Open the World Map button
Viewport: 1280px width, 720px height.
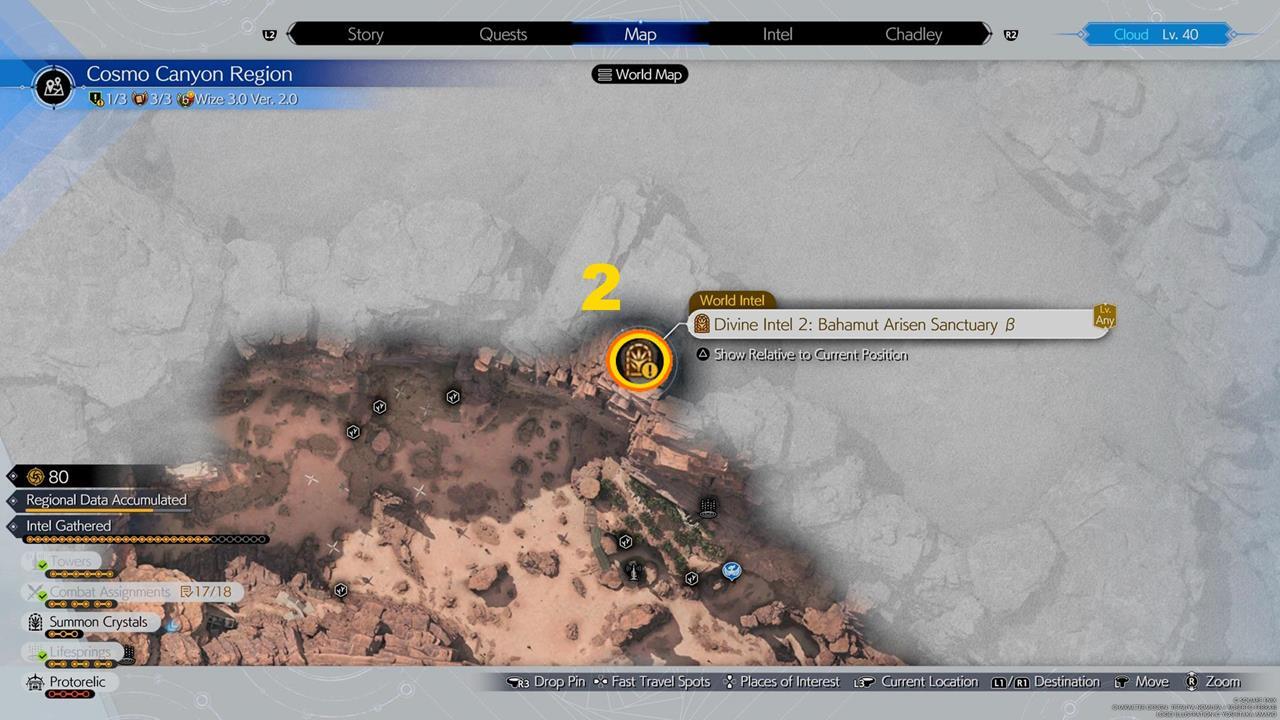tap(641, 74)
